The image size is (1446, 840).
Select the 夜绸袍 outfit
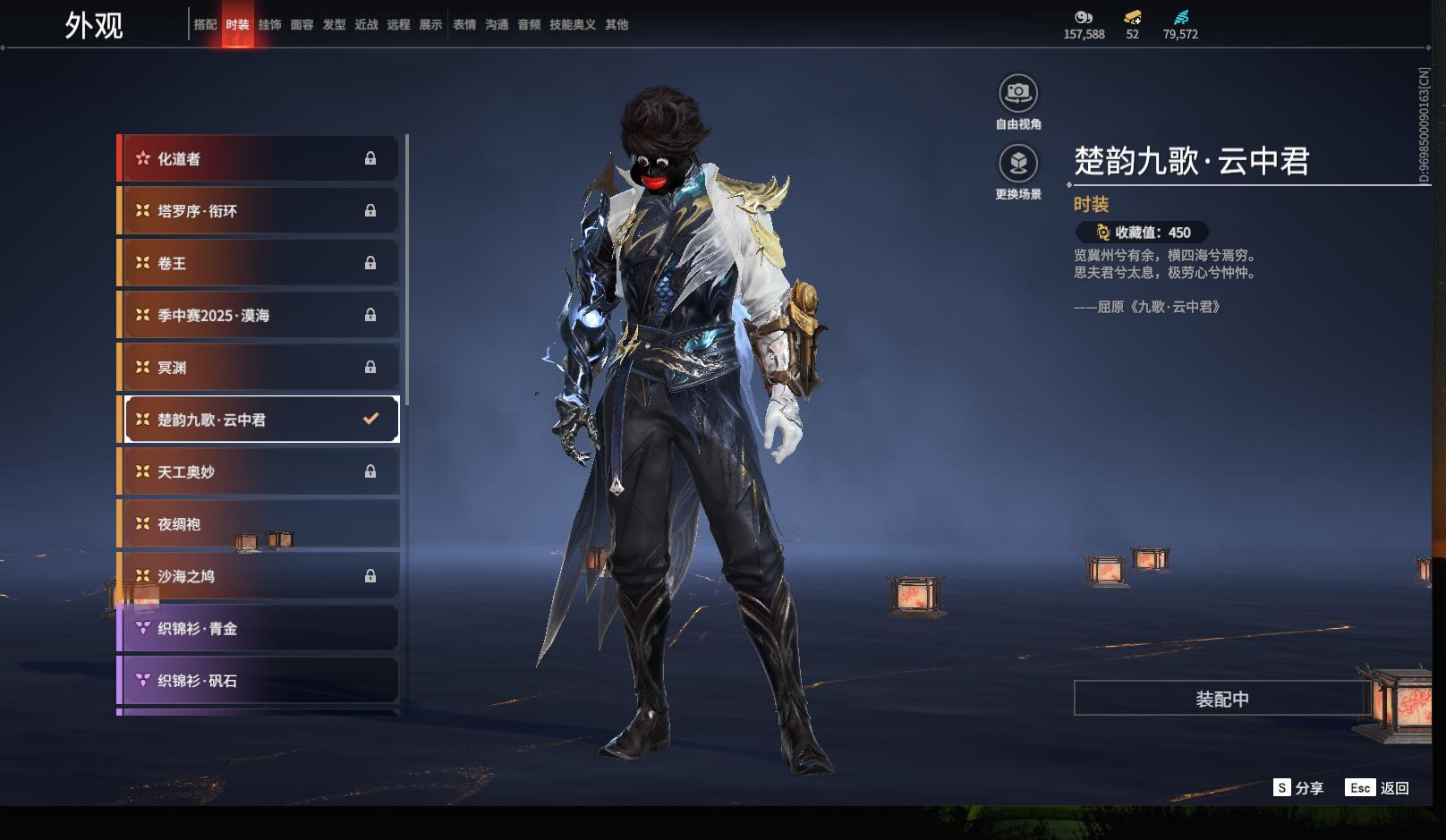tap(259, 524)
